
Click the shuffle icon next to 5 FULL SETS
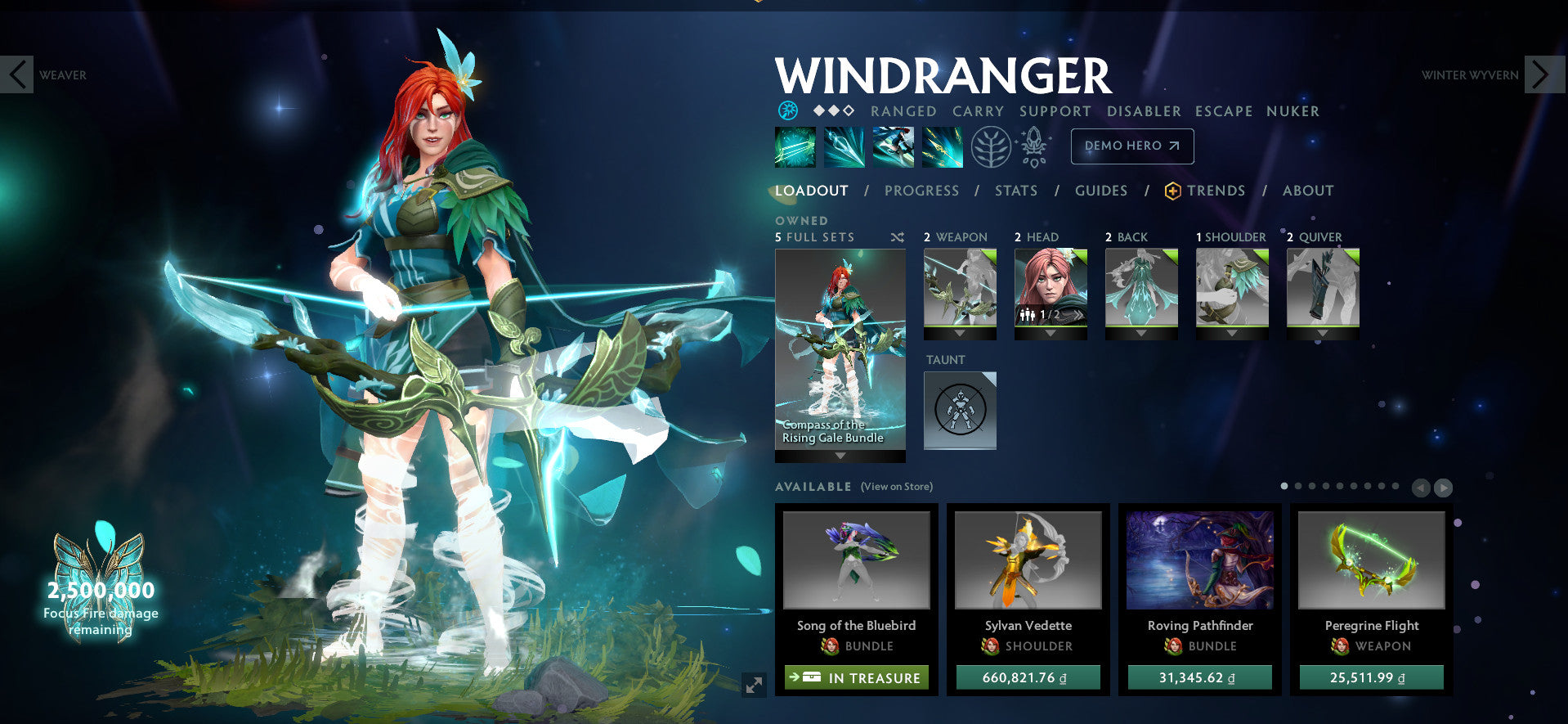click(898, 236)
